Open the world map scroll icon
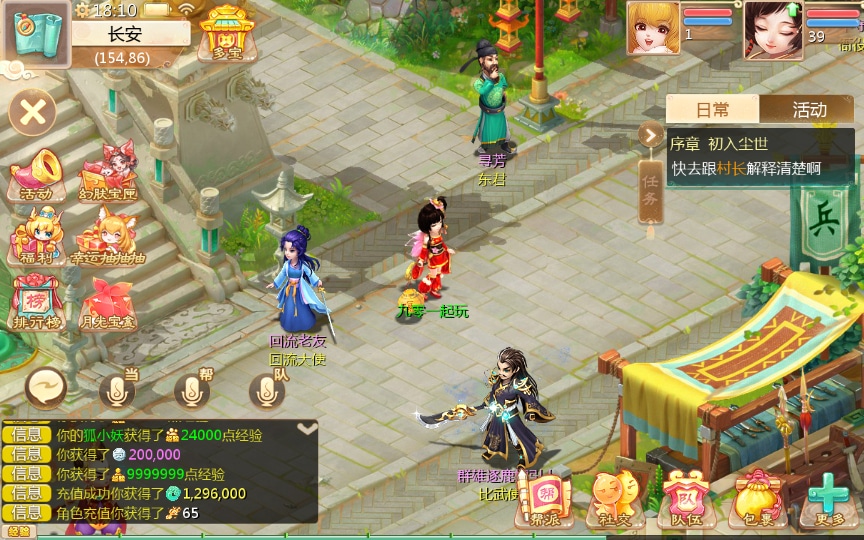 [36, 33]
